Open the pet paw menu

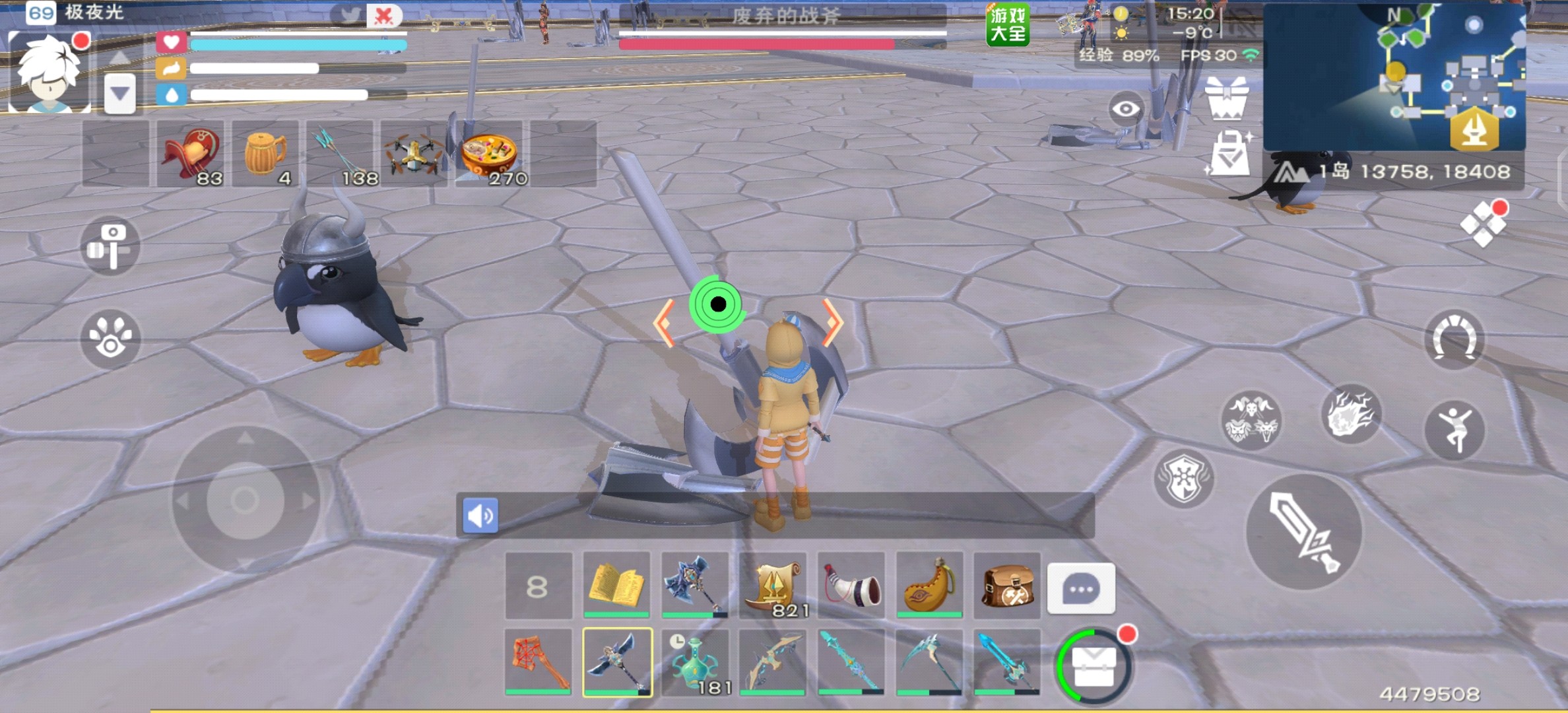110,338
